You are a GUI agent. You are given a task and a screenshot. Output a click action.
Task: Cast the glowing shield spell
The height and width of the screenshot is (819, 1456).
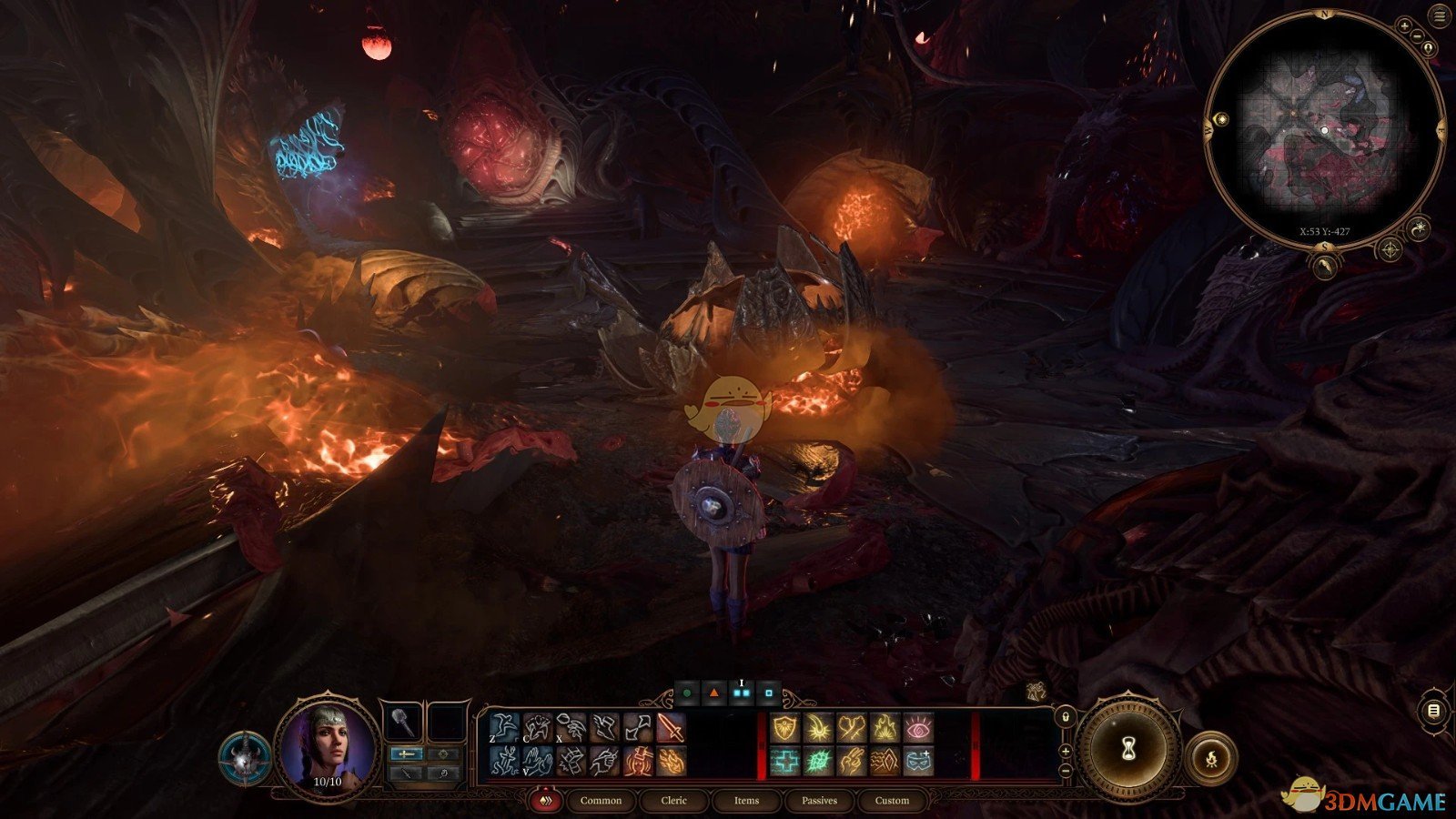point(784,728)
